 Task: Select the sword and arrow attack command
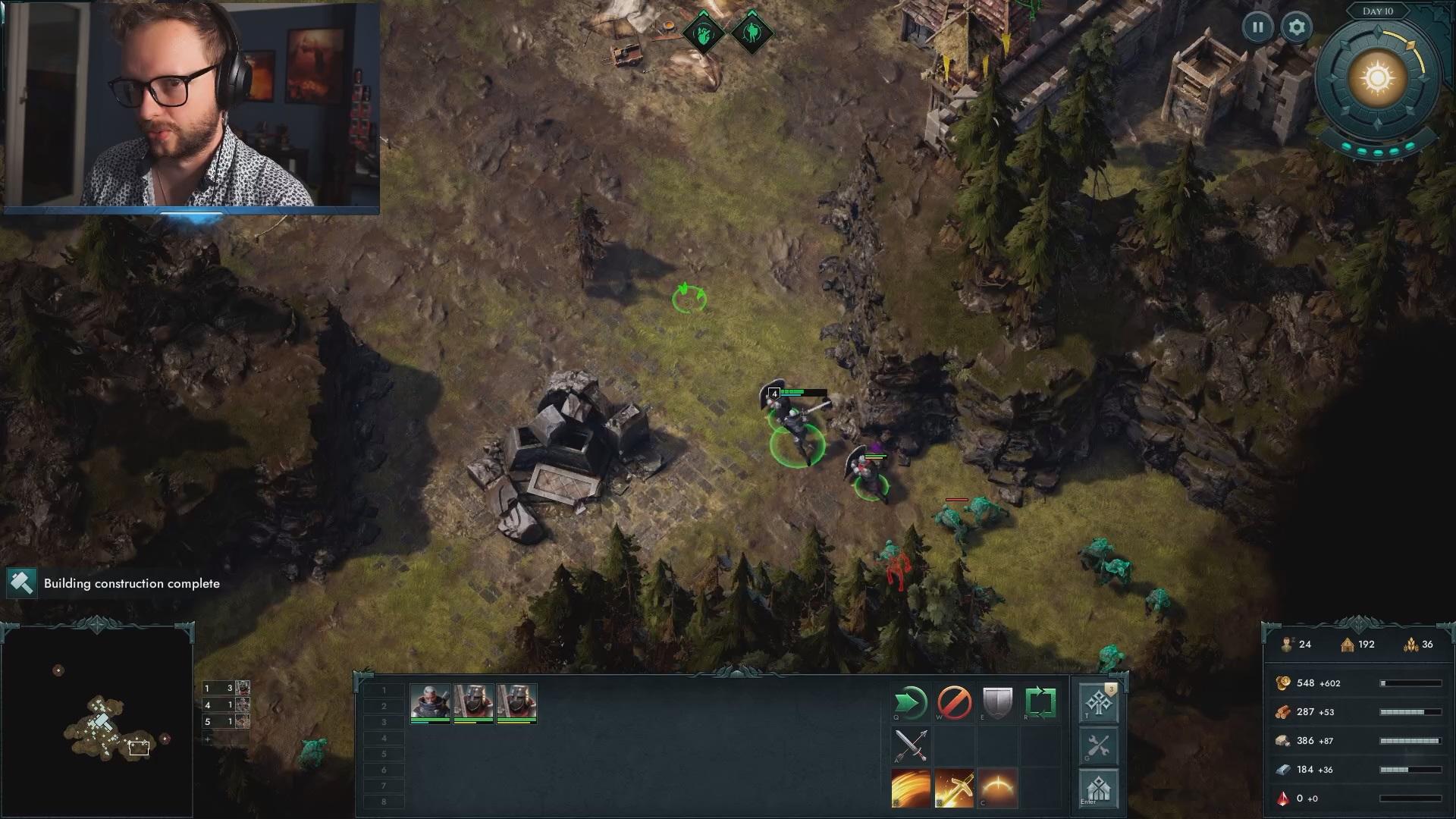pos(910,745)
